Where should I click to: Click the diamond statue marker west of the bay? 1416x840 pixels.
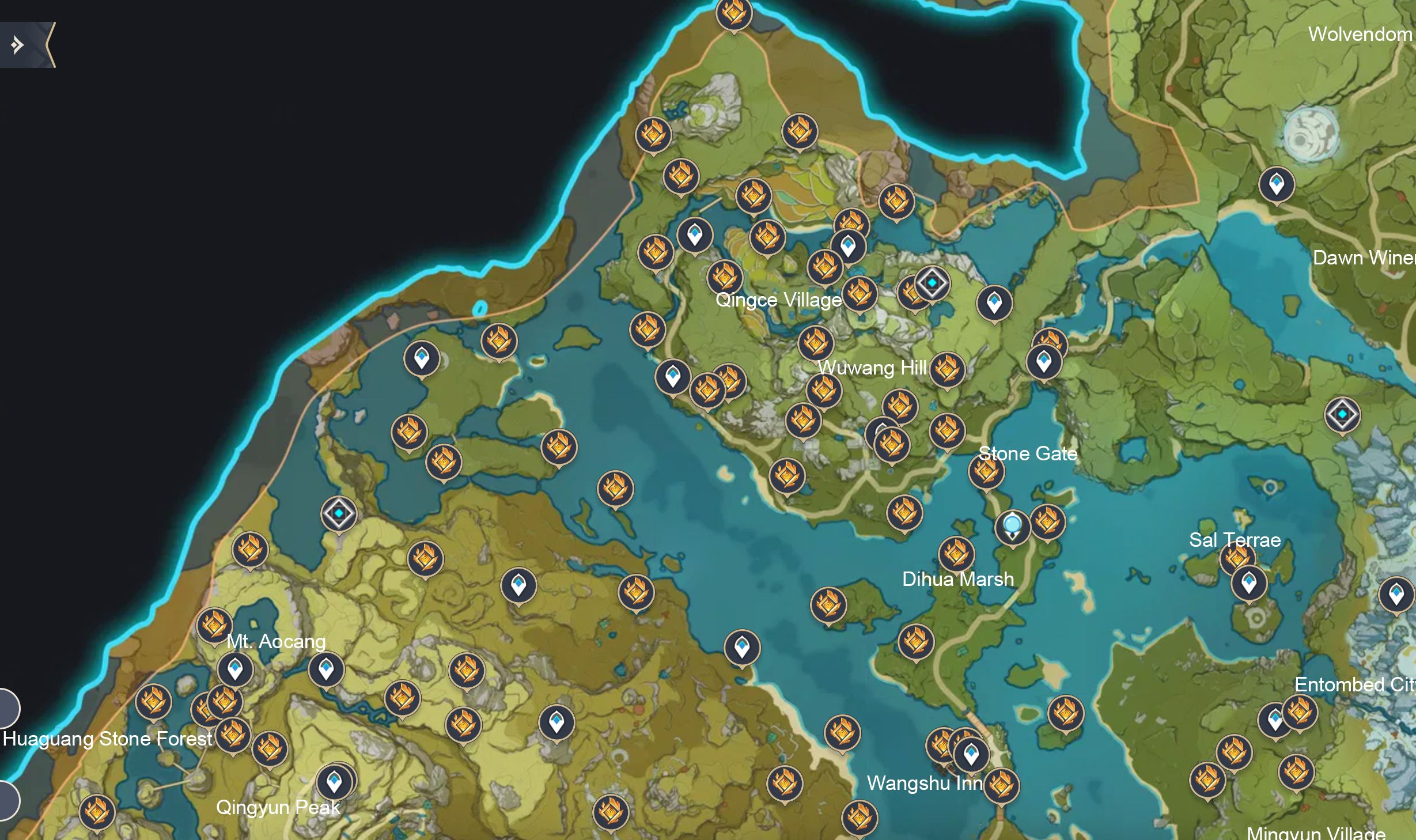tap(339, 514)
